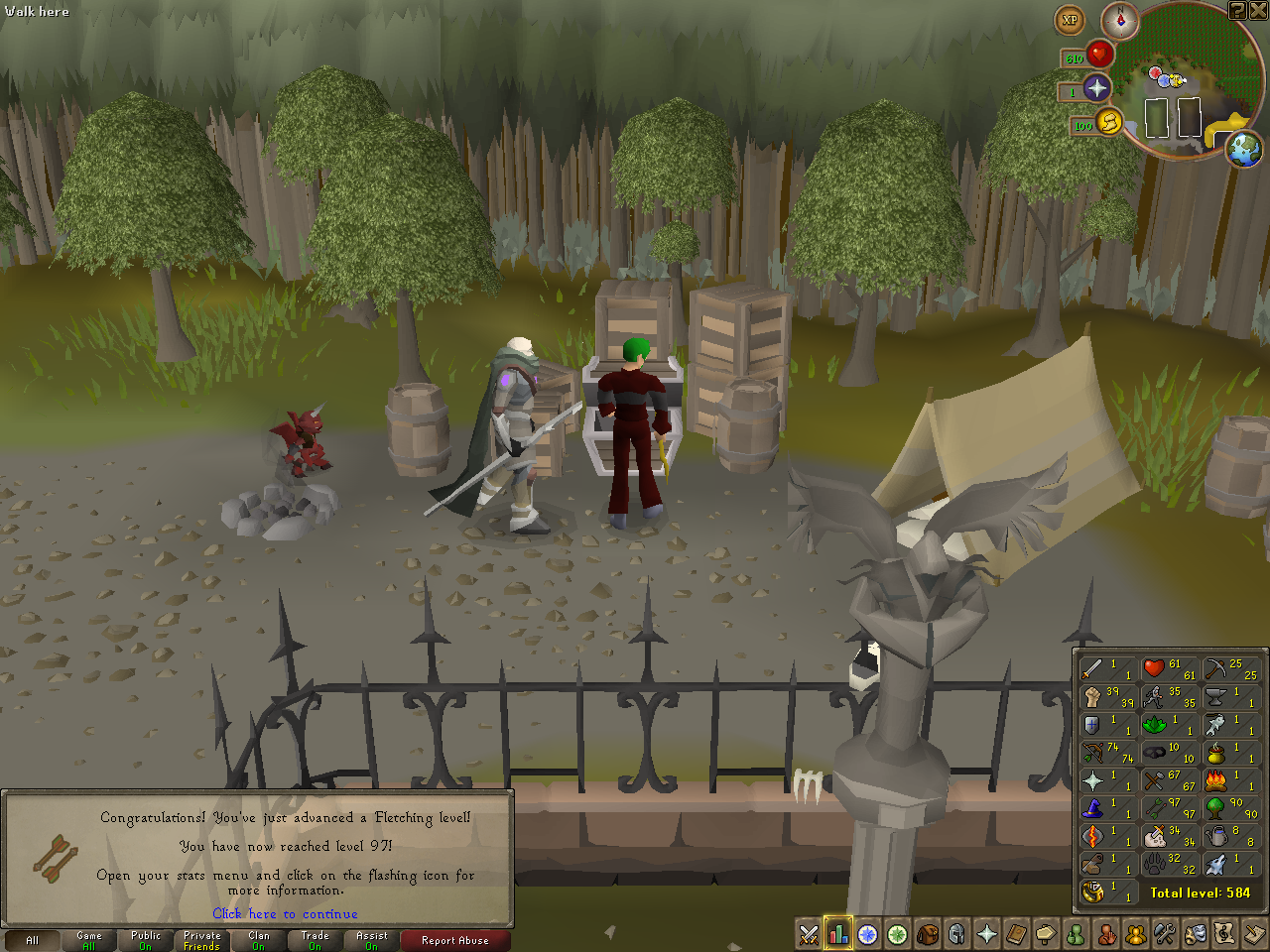Screen dimensions: 1270x952
Task: Open the Friends list icon
Action: [x=1077, y=933]
